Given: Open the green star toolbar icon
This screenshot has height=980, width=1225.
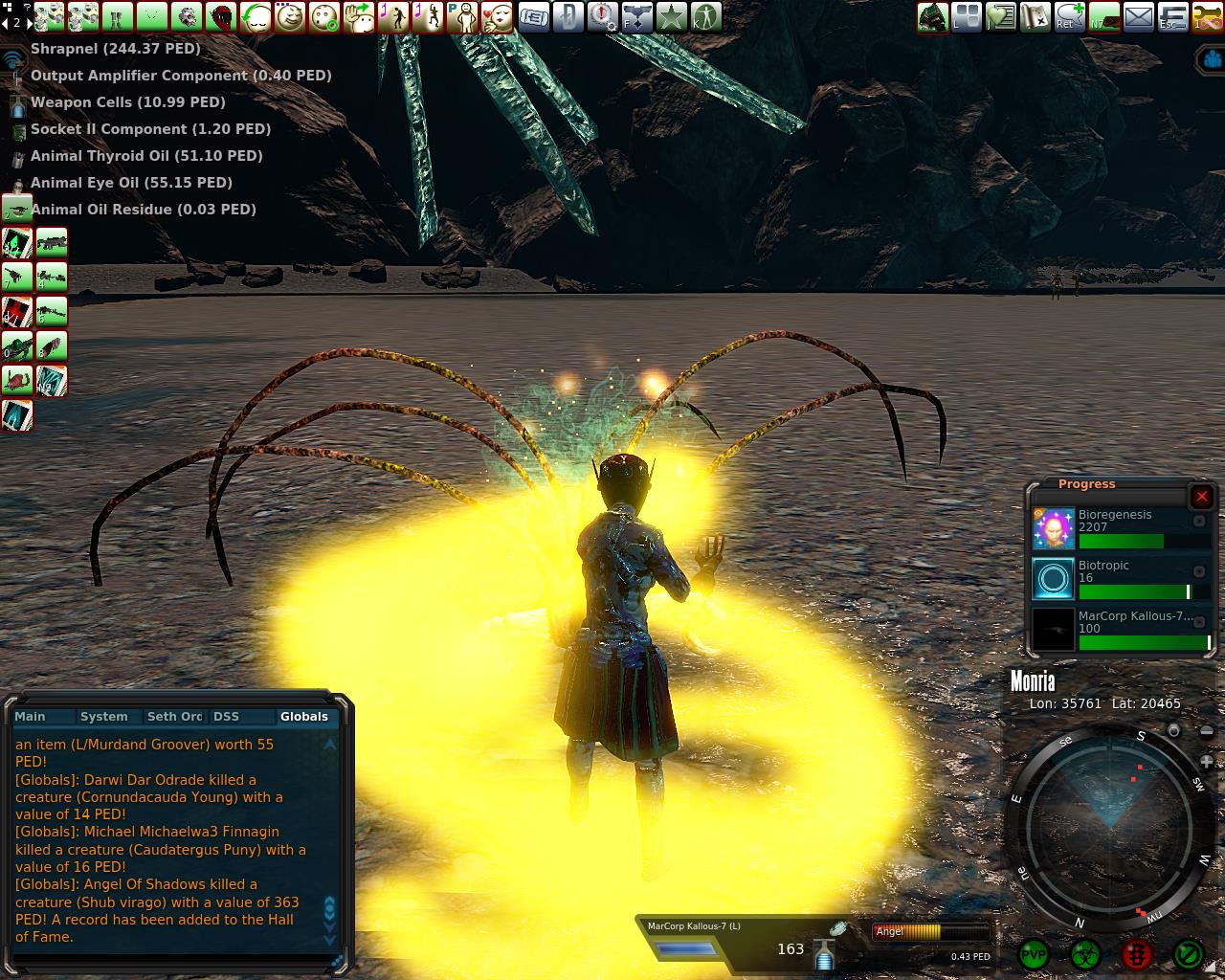Looking at the screenshot, I should [672, 16].
